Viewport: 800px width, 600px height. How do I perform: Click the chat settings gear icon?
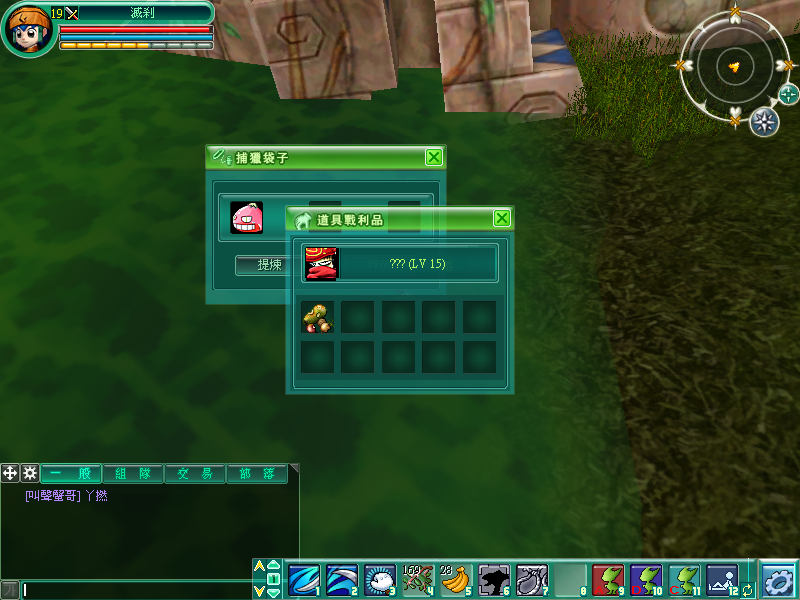tap(30, 473)
